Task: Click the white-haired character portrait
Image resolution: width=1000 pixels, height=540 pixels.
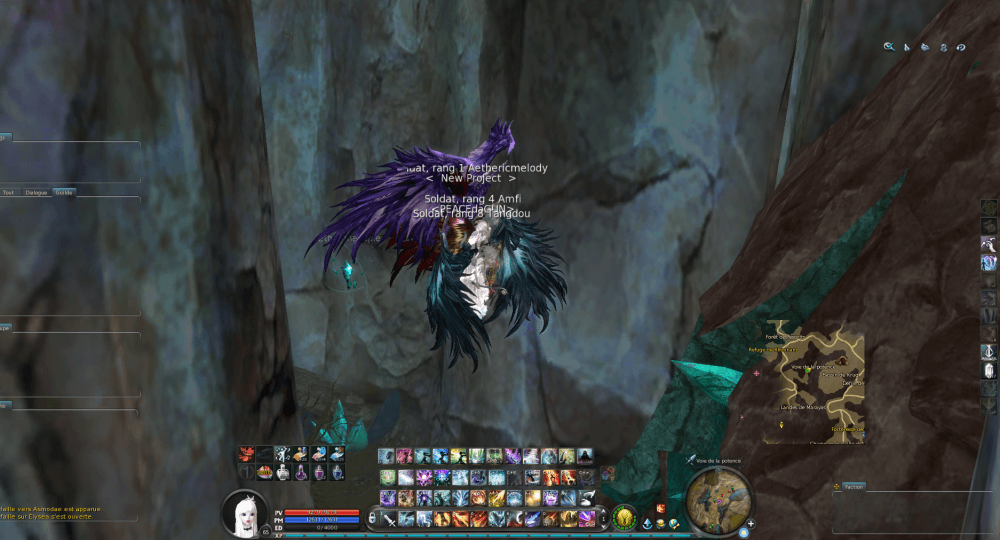Action: pyautogui.click(x=244, y=512)
